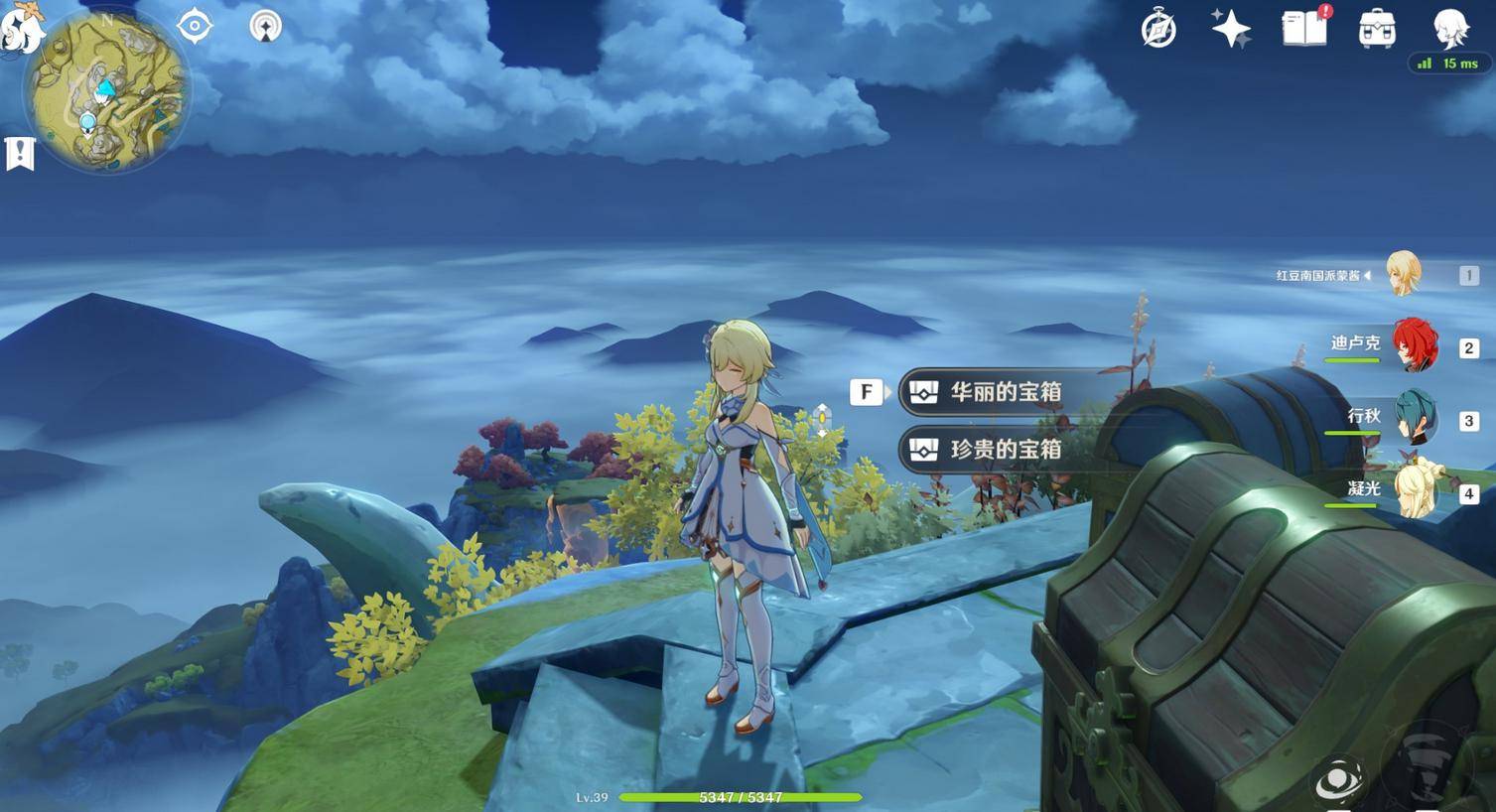Screen dimensions: 1496x812
Task: Open the compass icon in the top bar
Action: (x=1158, y=29)
